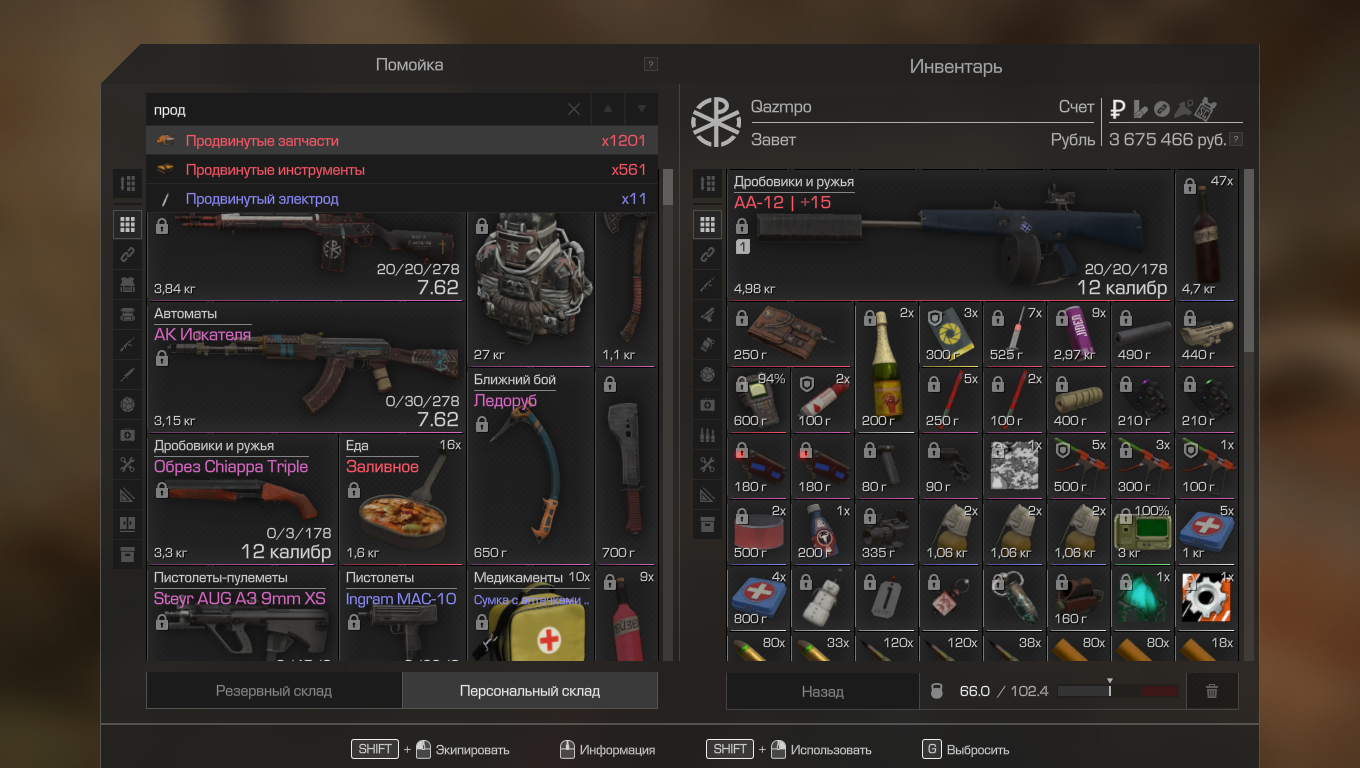Viewport: 1360px width, 768px height.
Task: Select the АК Искателя rifle slot
Action: (x=306, y=366)
